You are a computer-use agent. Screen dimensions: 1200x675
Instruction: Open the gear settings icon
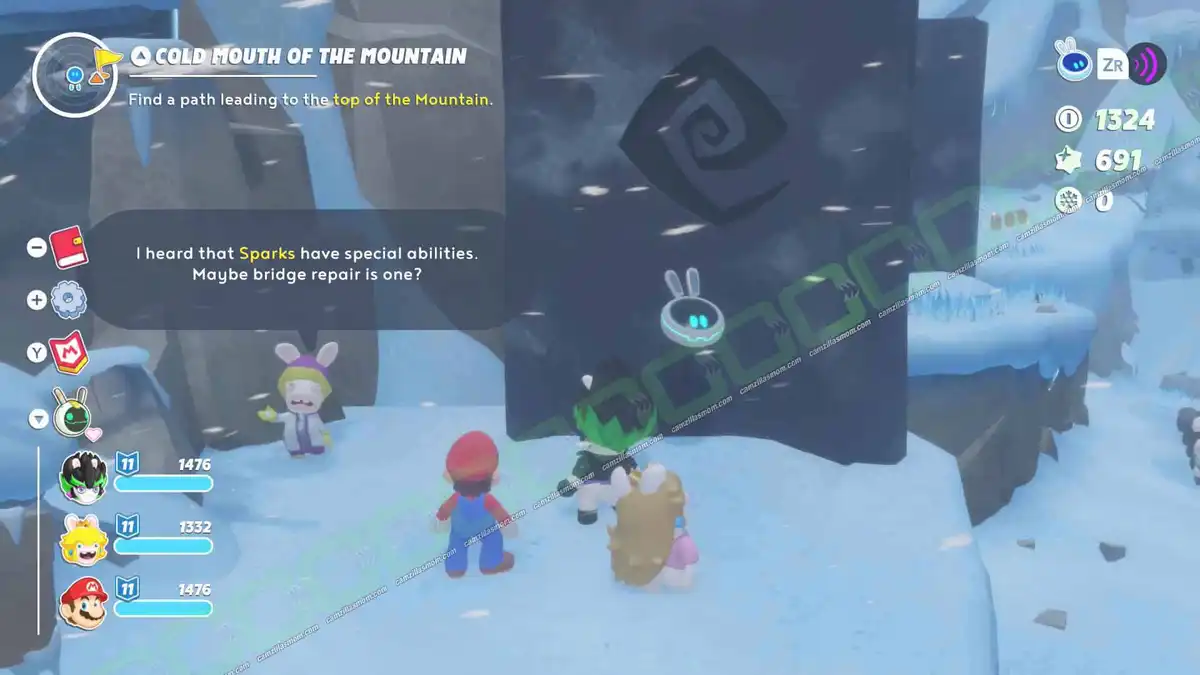[x=68, y=299]
